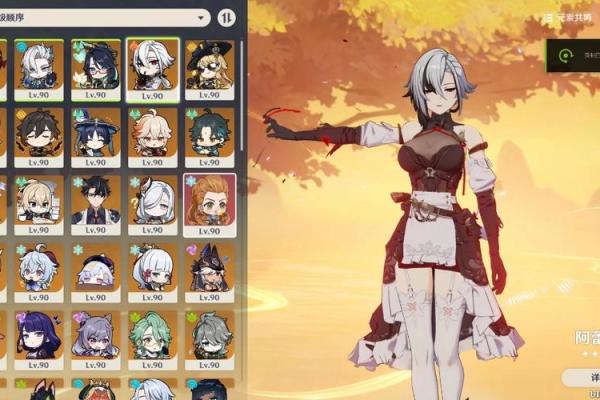This screenshot has height=400, width=600.
Task: Select Wriothesley's character card
Action: point(97,202)
